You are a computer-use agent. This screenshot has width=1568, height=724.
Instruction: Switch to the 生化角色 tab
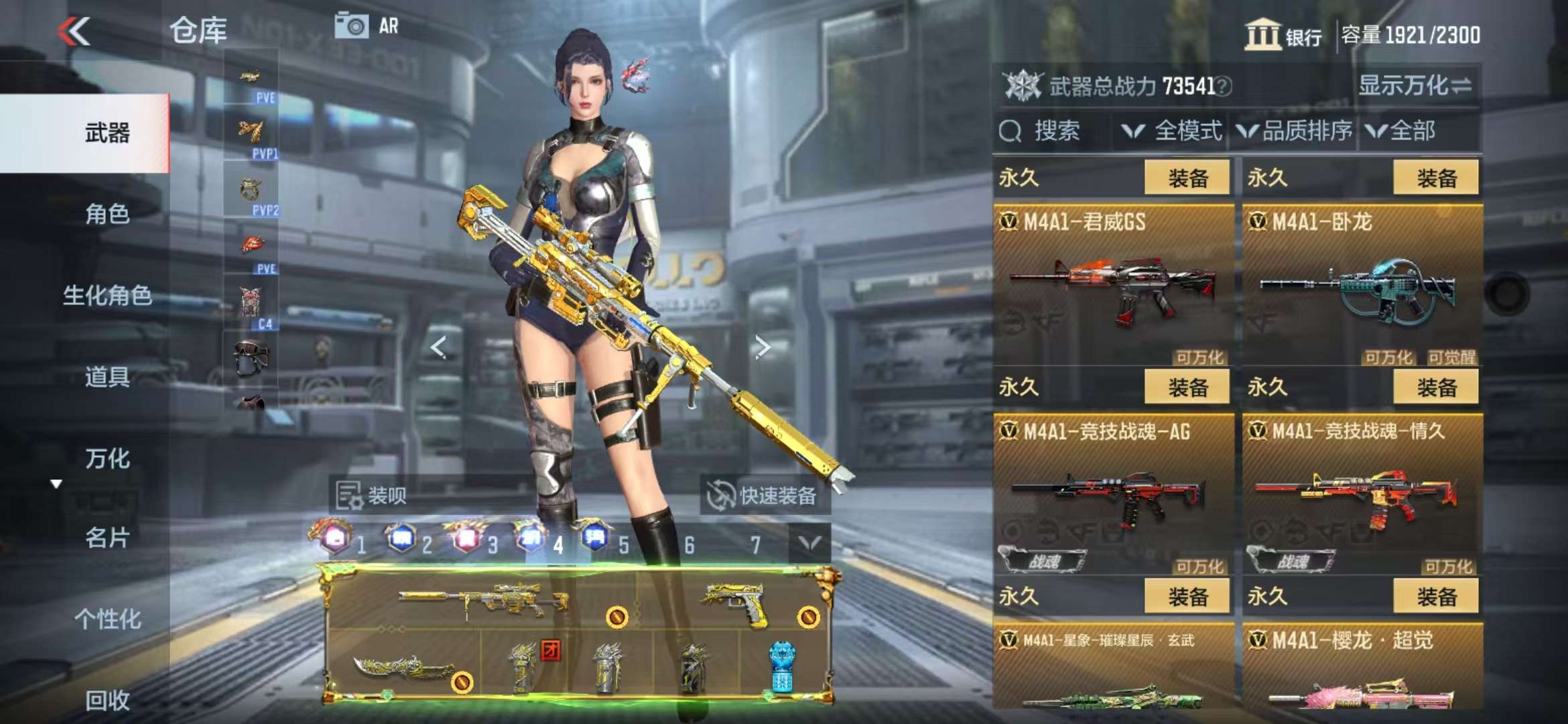[107, 296]
